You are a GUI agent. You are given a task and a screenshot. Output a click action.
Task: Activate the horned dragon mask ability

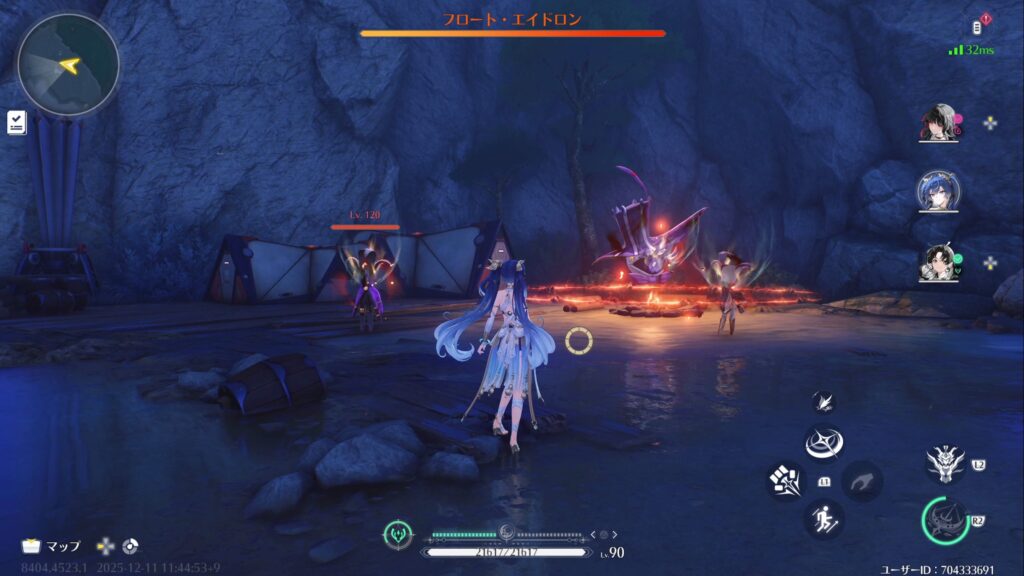point(945,463)
